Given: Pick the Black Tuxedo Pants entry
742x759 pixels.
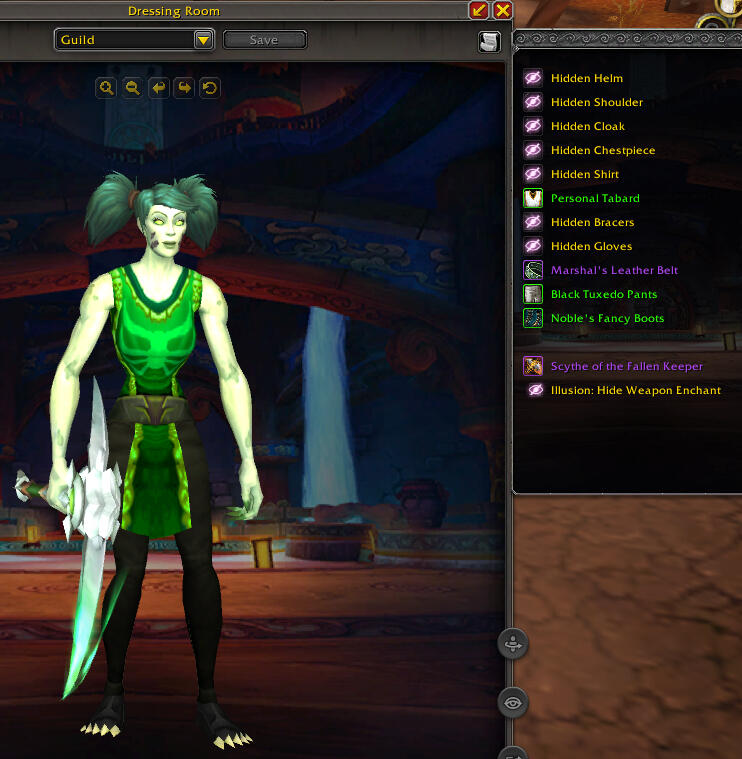Looking at the screenshot, I should click(604, 294).
